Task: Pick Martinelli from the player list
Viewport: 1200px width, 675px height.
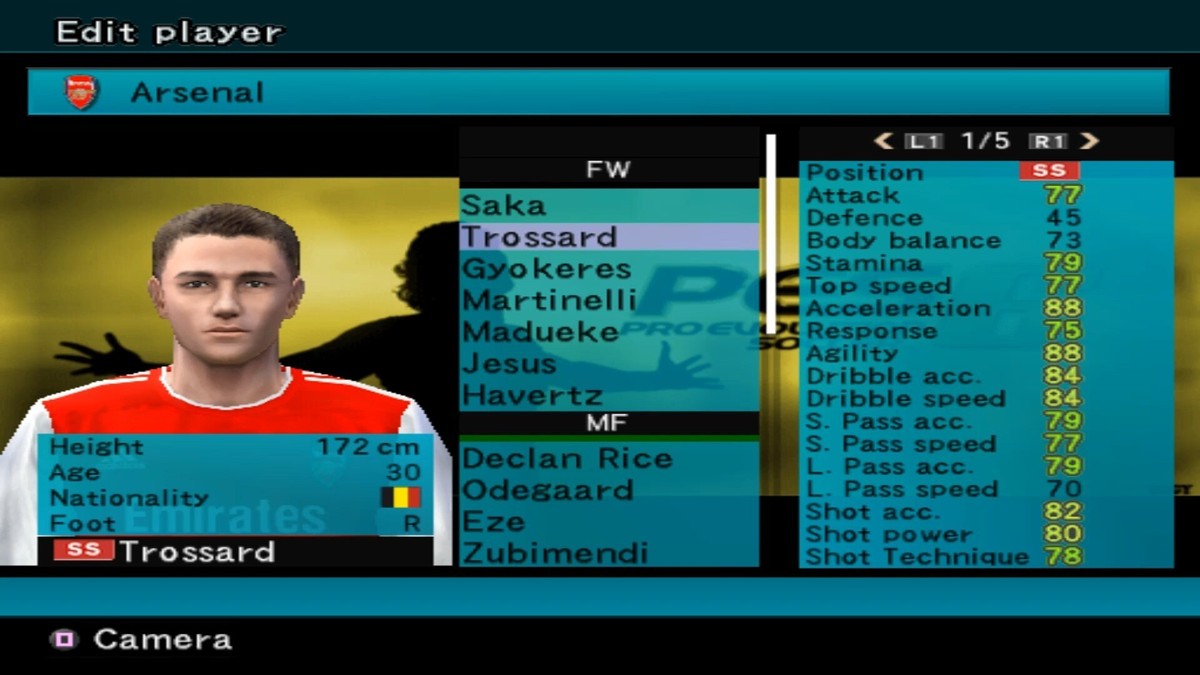Action: tap(549, 300)
